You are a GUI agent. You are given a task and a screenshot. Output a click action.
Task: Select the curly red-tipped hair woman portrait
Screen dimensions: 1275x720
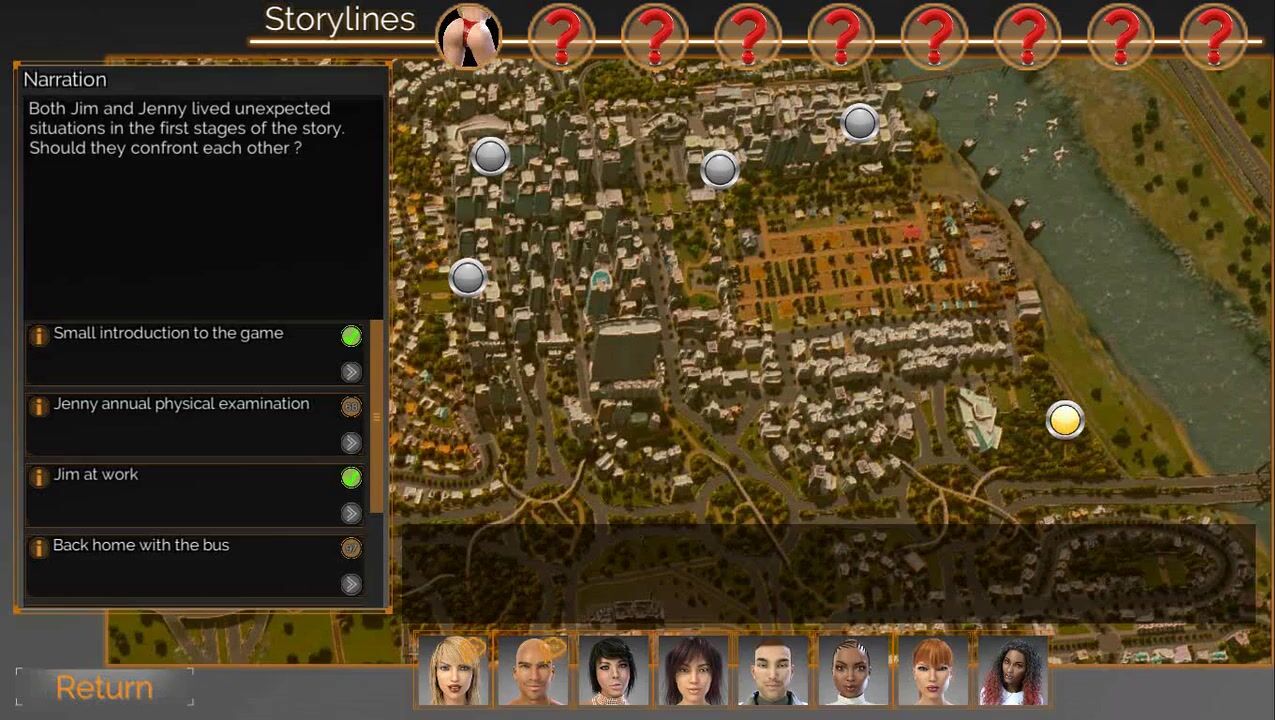pyautogui.click(x=1013, y=670)
